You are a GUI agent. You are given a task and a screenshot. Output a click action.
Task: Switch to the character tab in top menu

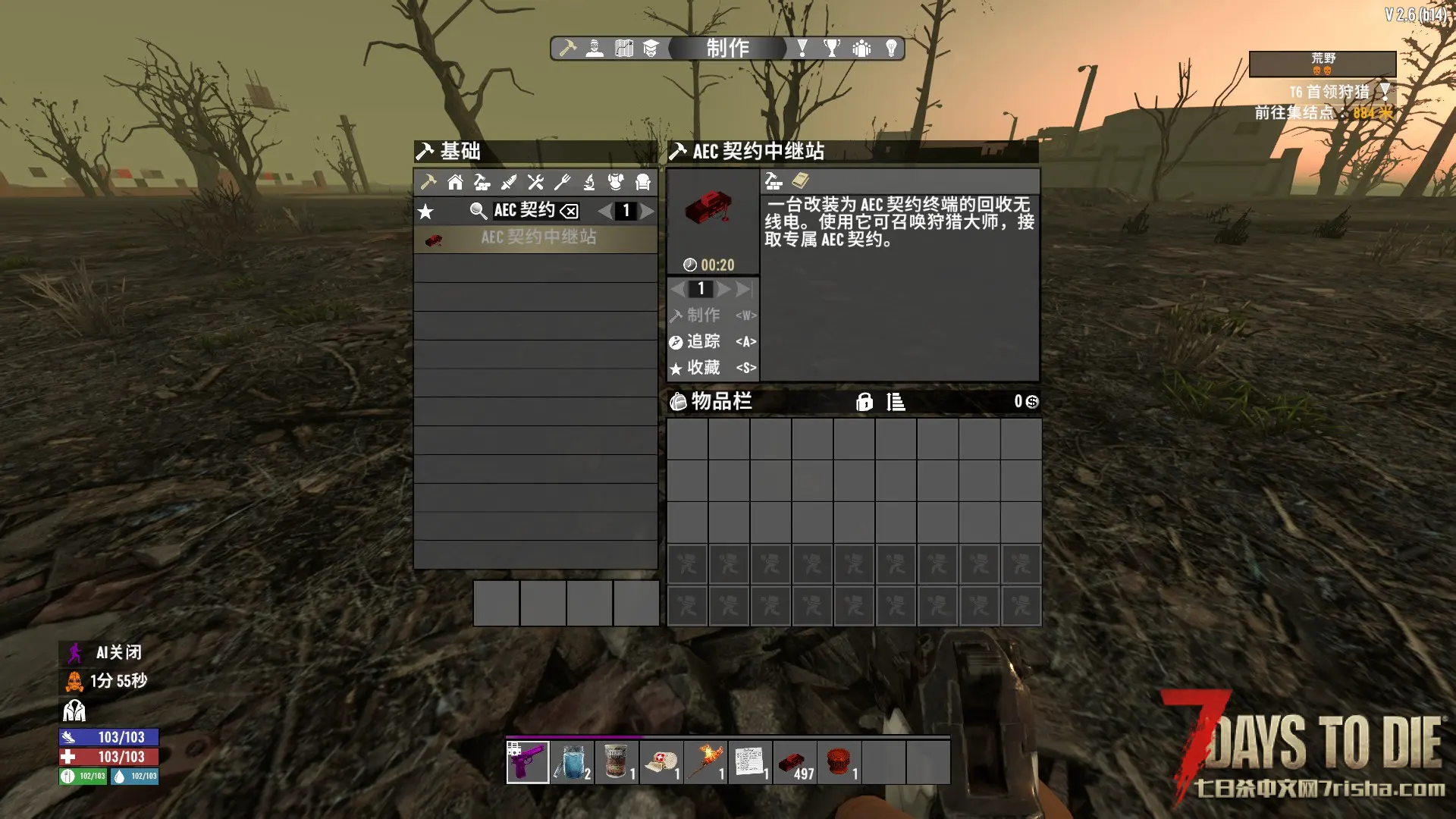coord(595,49)
